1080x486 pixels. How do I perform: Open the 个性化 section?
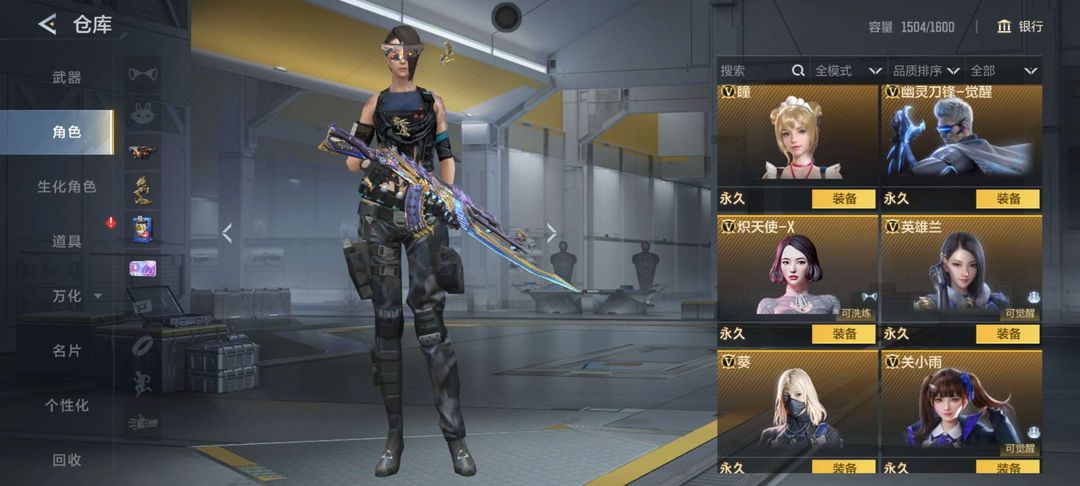coord(67,405)
